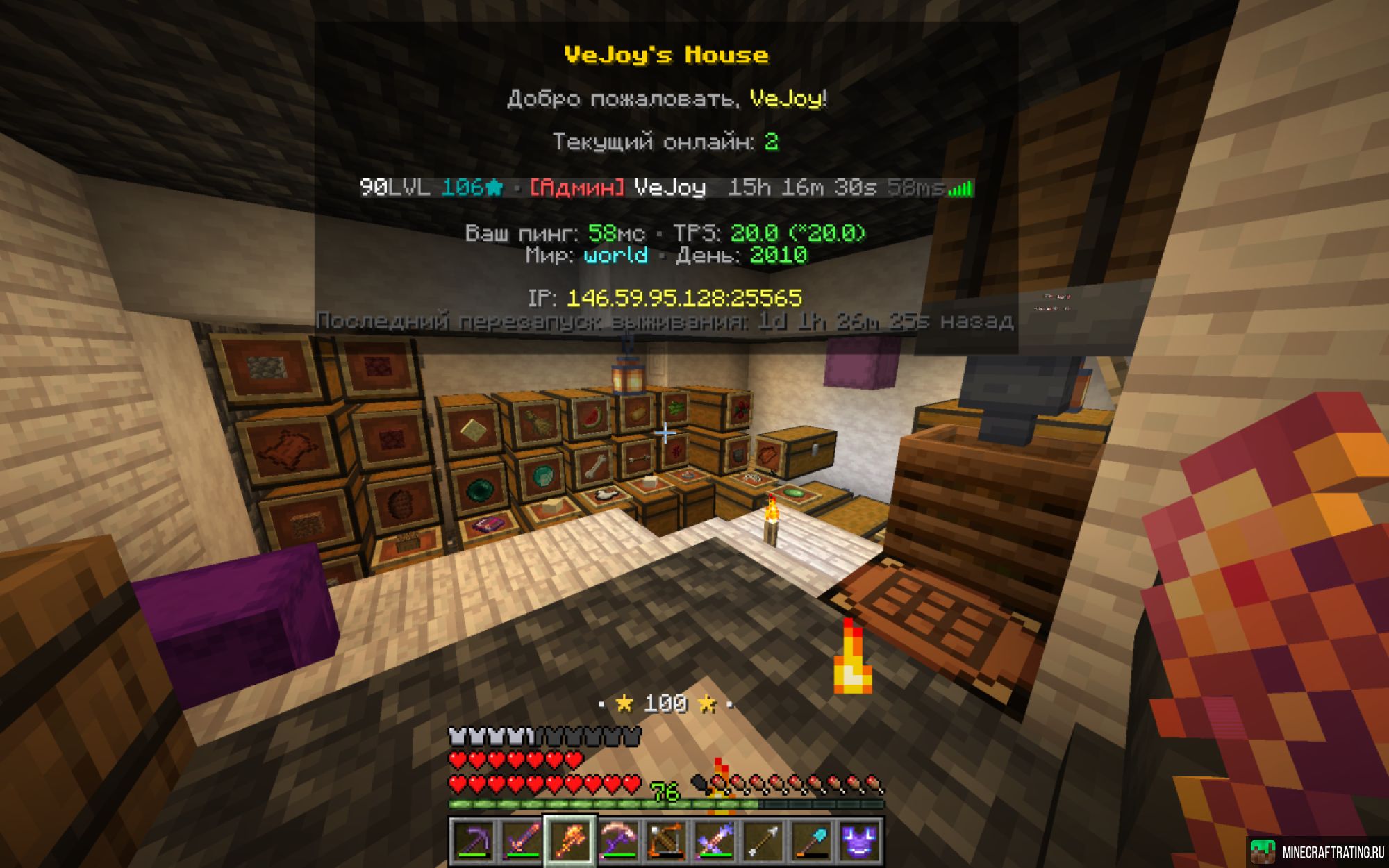Click the ping signal bars next to 58ms
Viewport: 1389px width, 868px height.
[962, 187]
